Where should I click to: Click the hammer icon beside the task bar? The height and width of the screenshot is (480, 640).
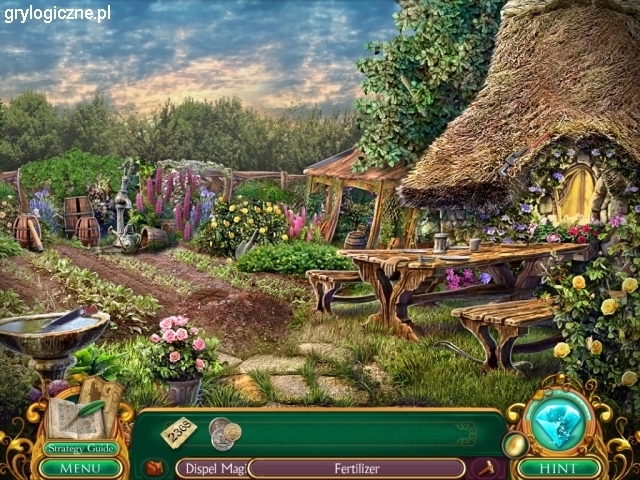coord(488,467)
